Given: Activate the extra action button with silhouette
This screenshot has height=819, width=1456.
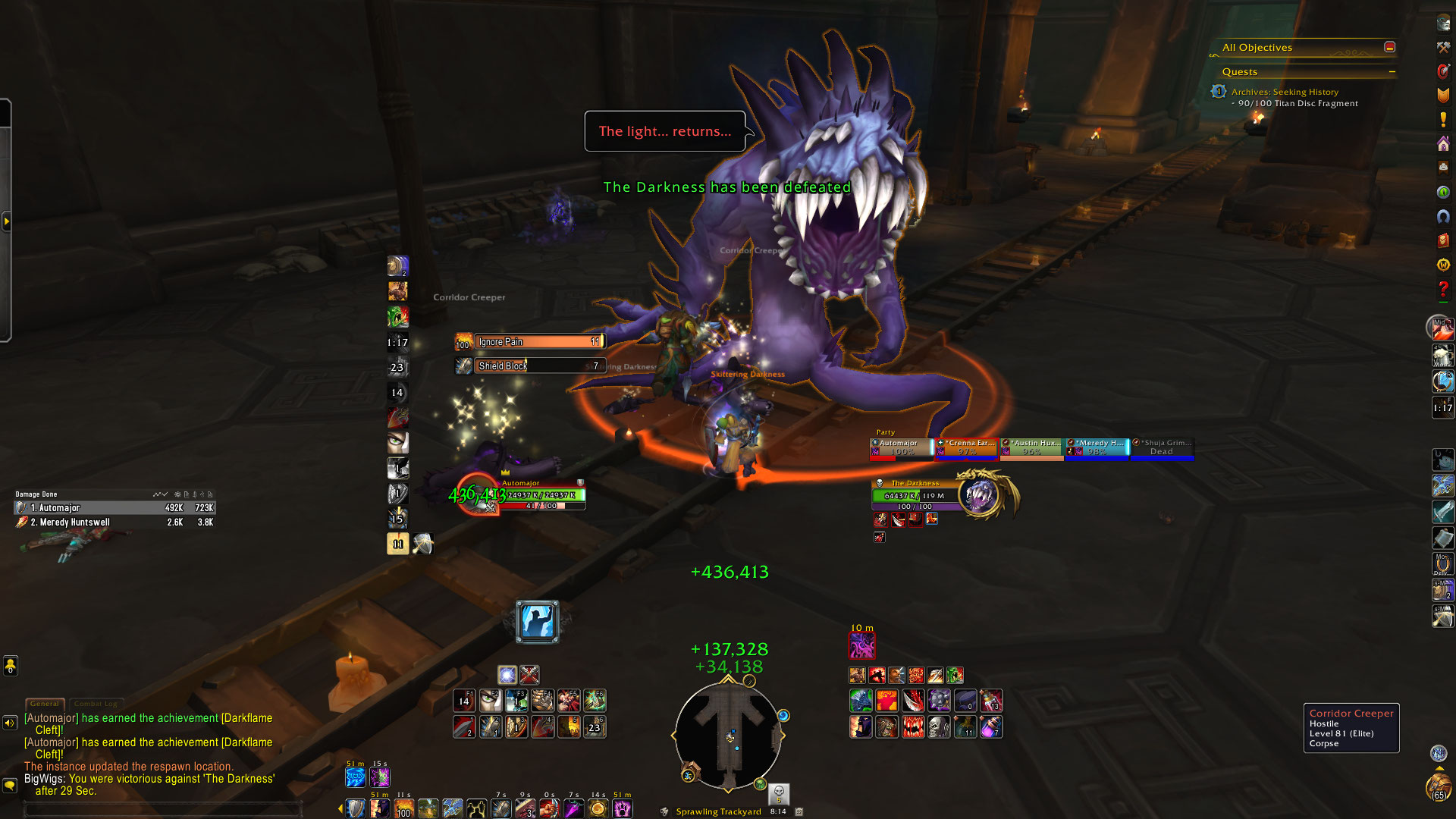Looking at the screenshot, I should [x=538, y=622].
